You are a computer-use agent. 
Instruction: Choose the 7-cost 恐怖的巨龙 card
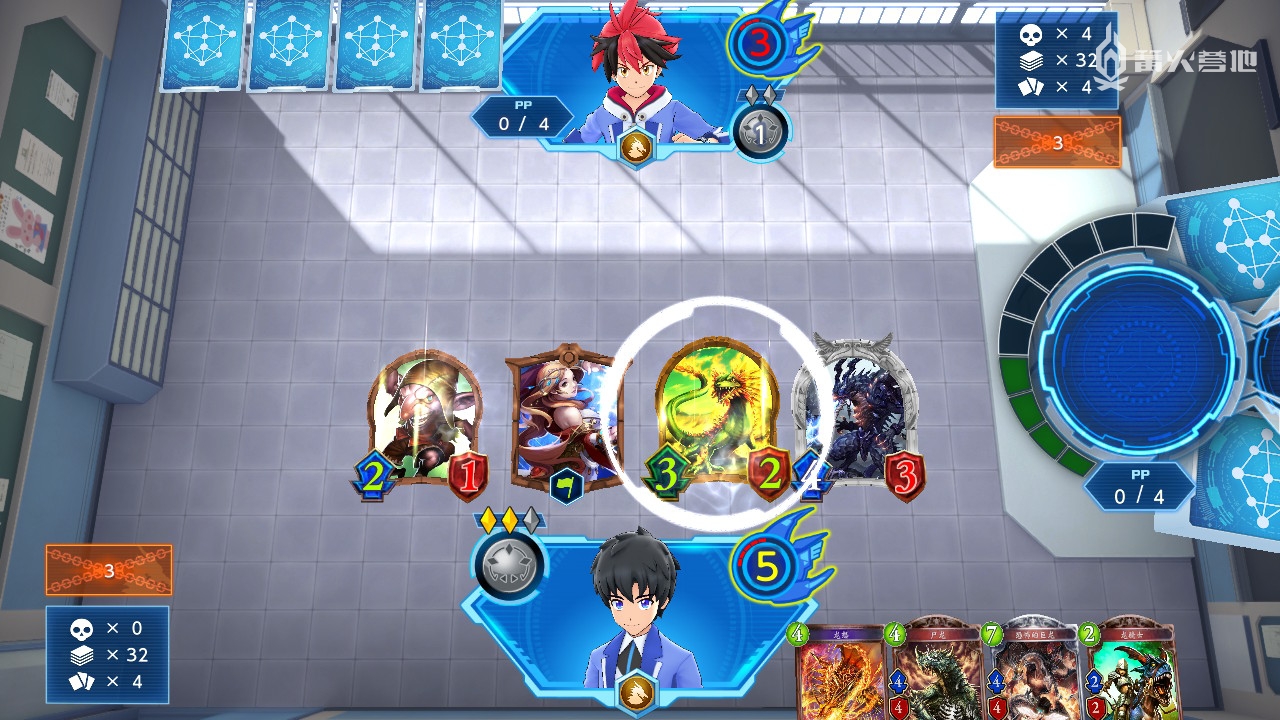1030,672
